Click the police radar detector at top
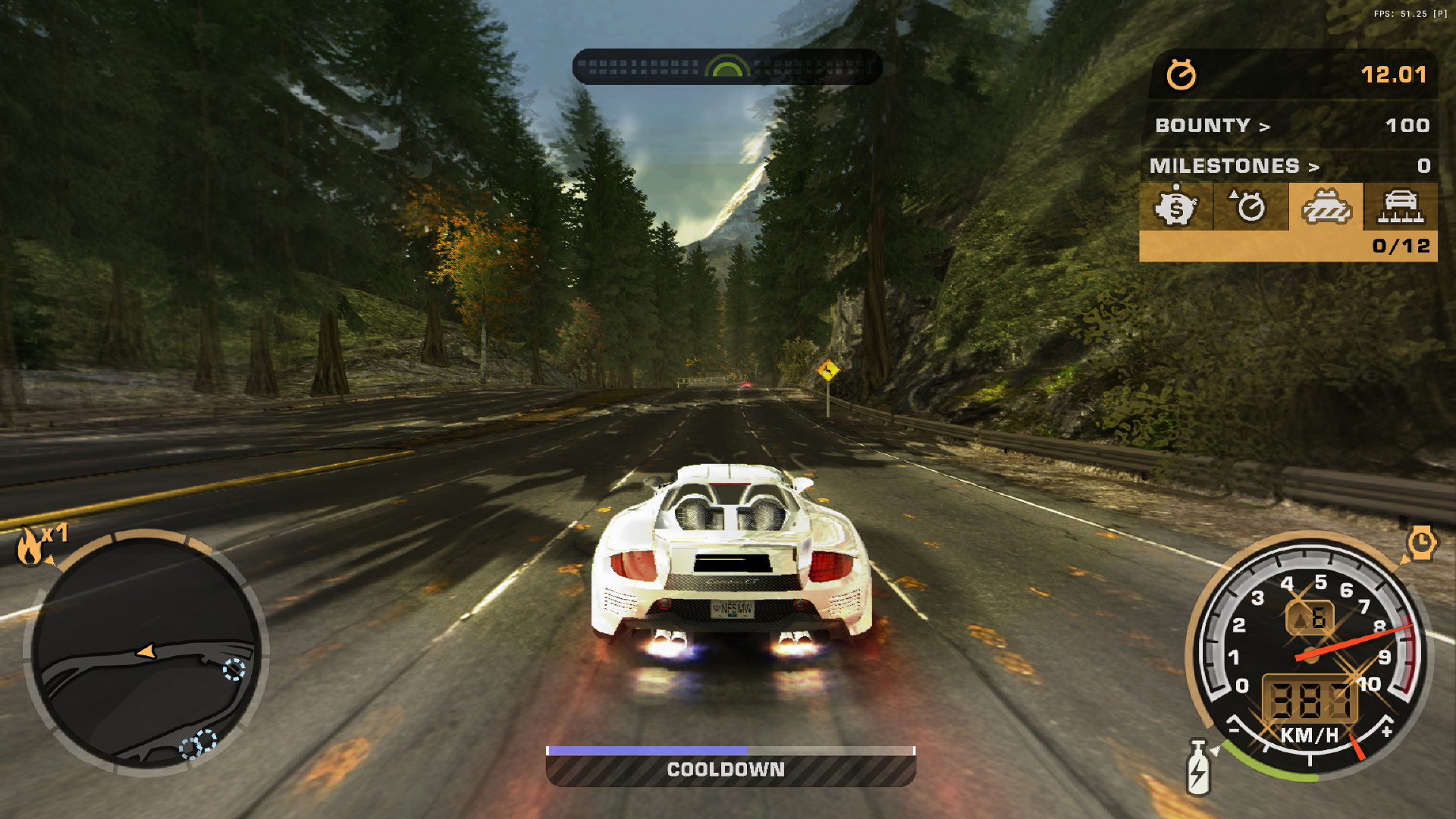 click(x=726, y=67)
